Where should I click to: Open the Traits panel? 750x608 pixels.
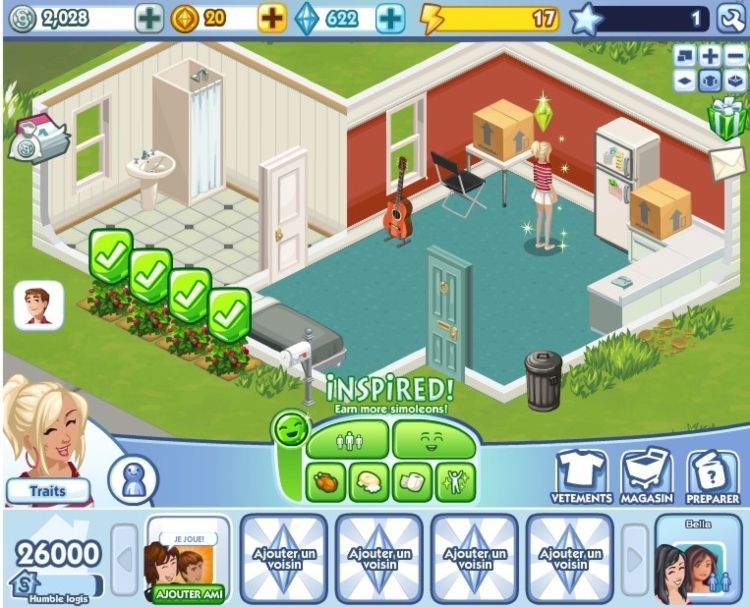tap(48, 491)
